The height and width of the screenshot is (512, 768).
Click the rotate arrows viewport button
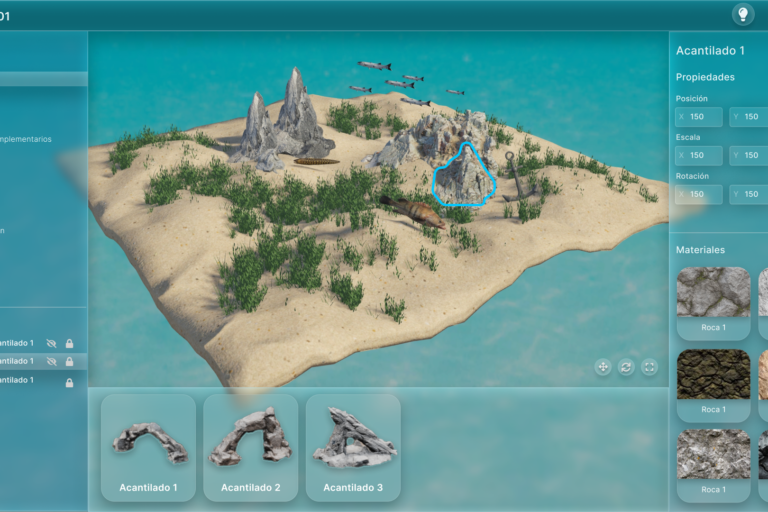click(x=626, y=367)
